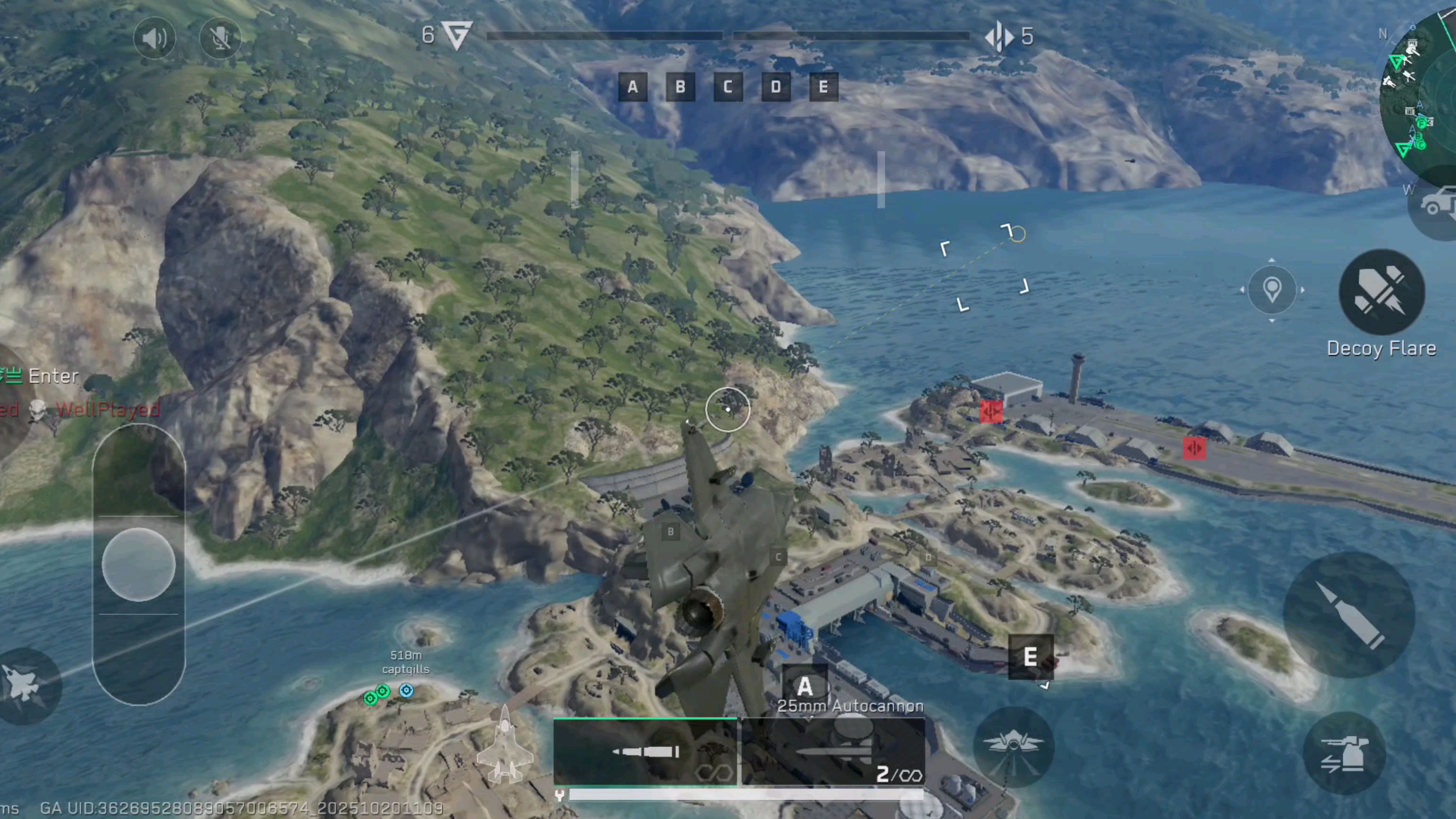Toggle the speaker sound icon
The height and width of the screenshot is (819, 1456).
[x=154, y=38]
